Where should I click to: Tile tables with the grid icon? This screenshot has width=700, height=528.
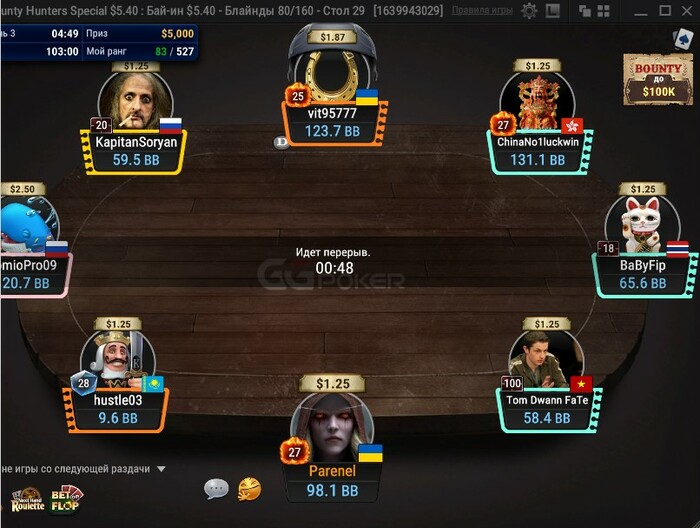point(602,10)
